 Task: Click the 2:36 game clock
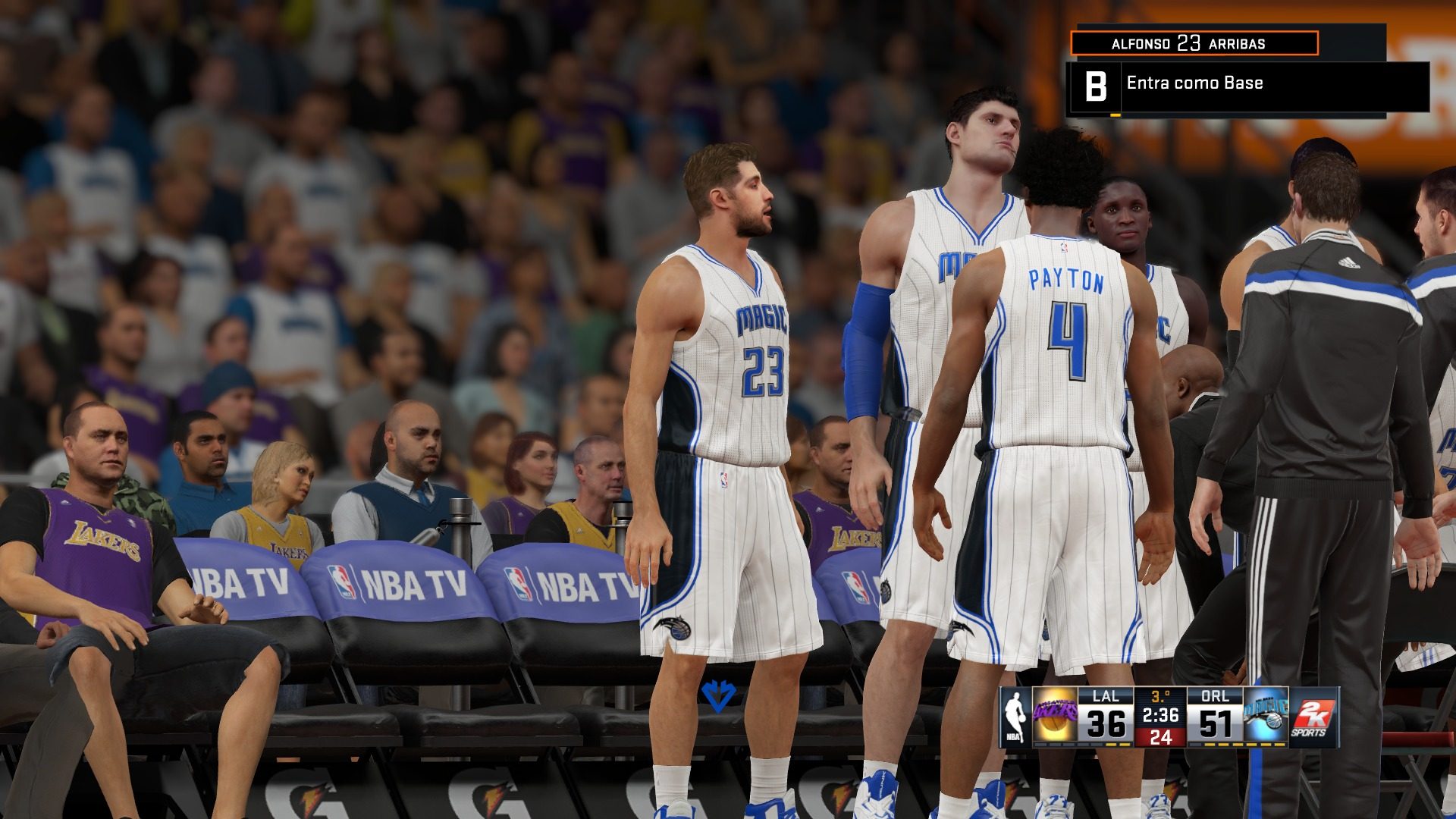1160,714
